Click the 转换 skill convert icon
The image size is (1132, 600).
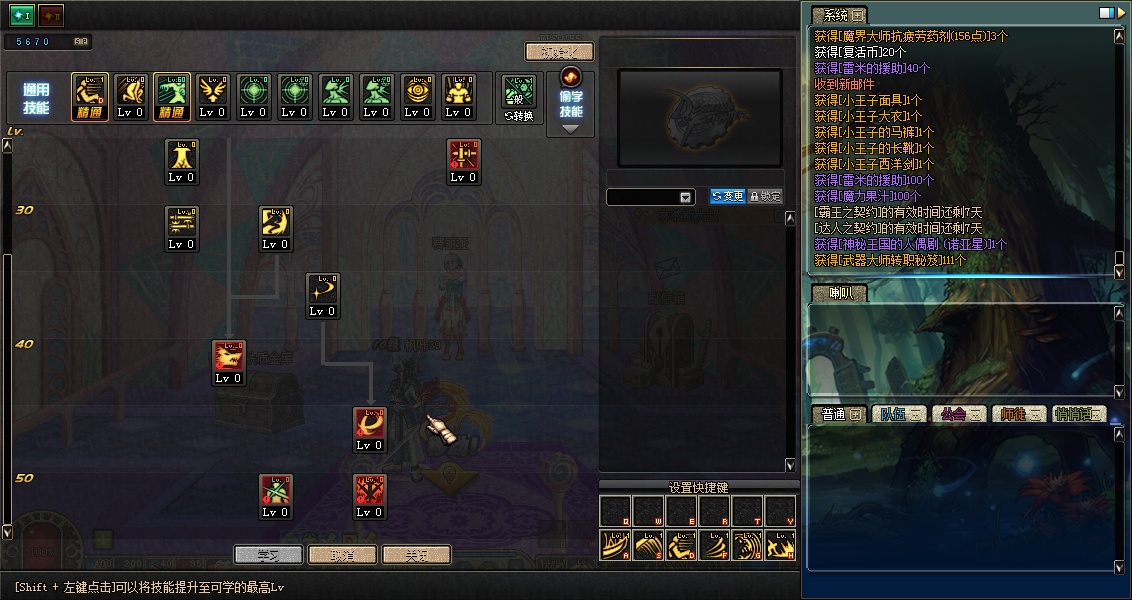tap(519, 97)
